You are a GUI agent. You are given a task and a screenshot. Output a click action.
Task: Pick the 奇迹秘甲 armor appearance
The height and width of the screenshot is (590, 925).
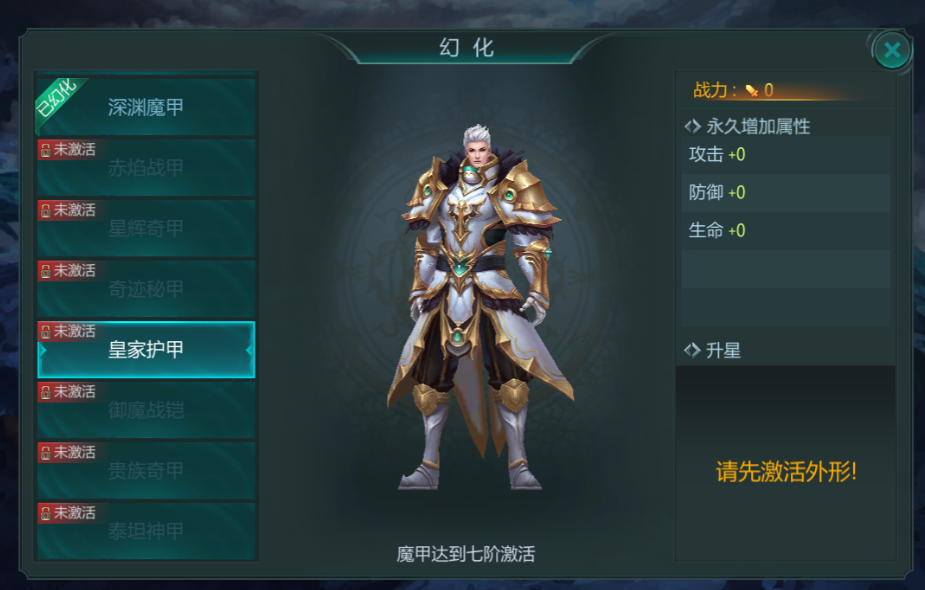(x=146, y=289)
